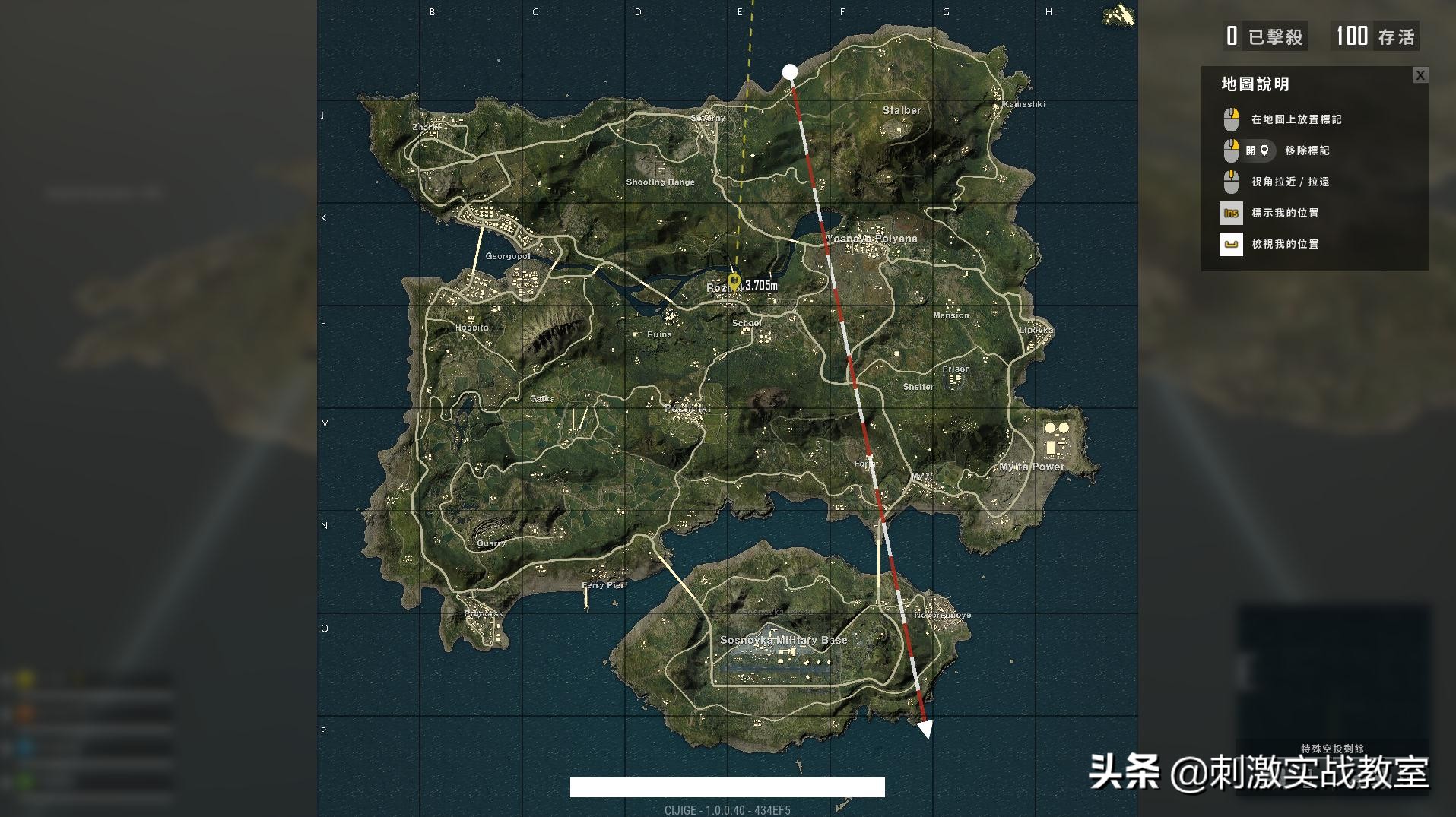Image resolution: width=1456 pixels, height=817 pixels.
Task: Click the 已擊殺 kill counter display
Action: pos(1264,36)
